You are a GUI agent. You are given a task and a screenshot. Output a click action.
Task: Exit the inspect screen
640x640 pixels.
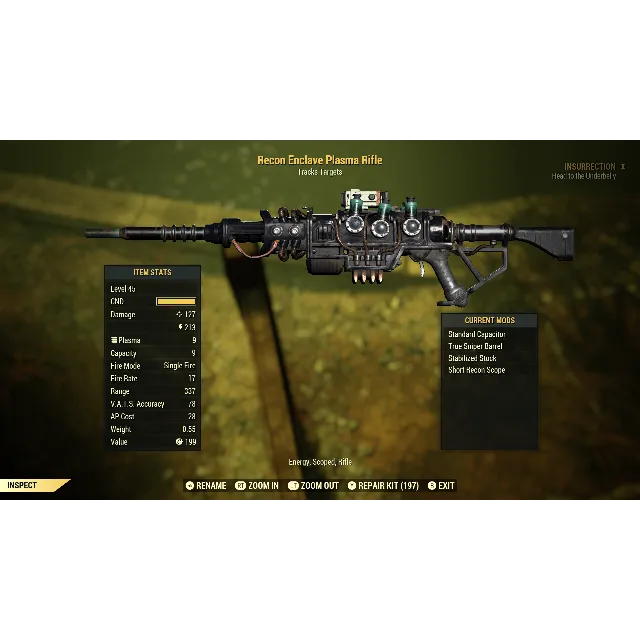pos(441,486)
